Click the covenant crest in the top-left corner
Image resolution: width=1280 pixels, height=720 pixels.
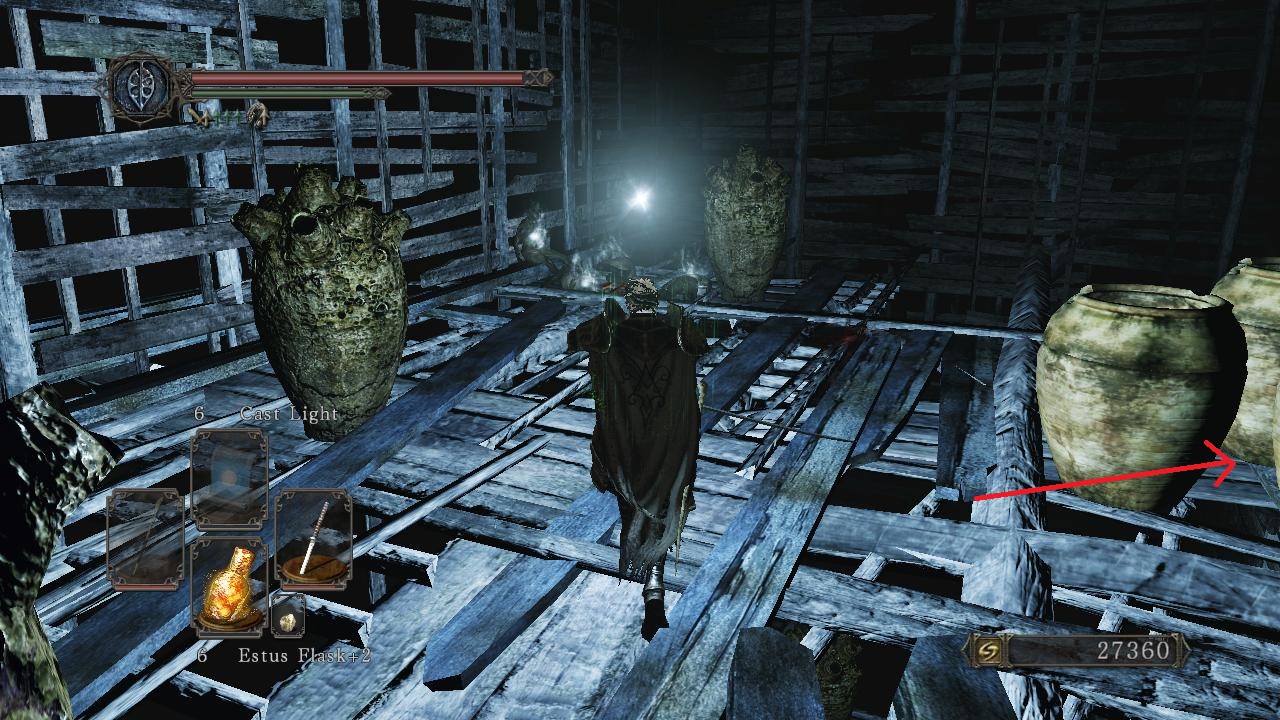143,87
